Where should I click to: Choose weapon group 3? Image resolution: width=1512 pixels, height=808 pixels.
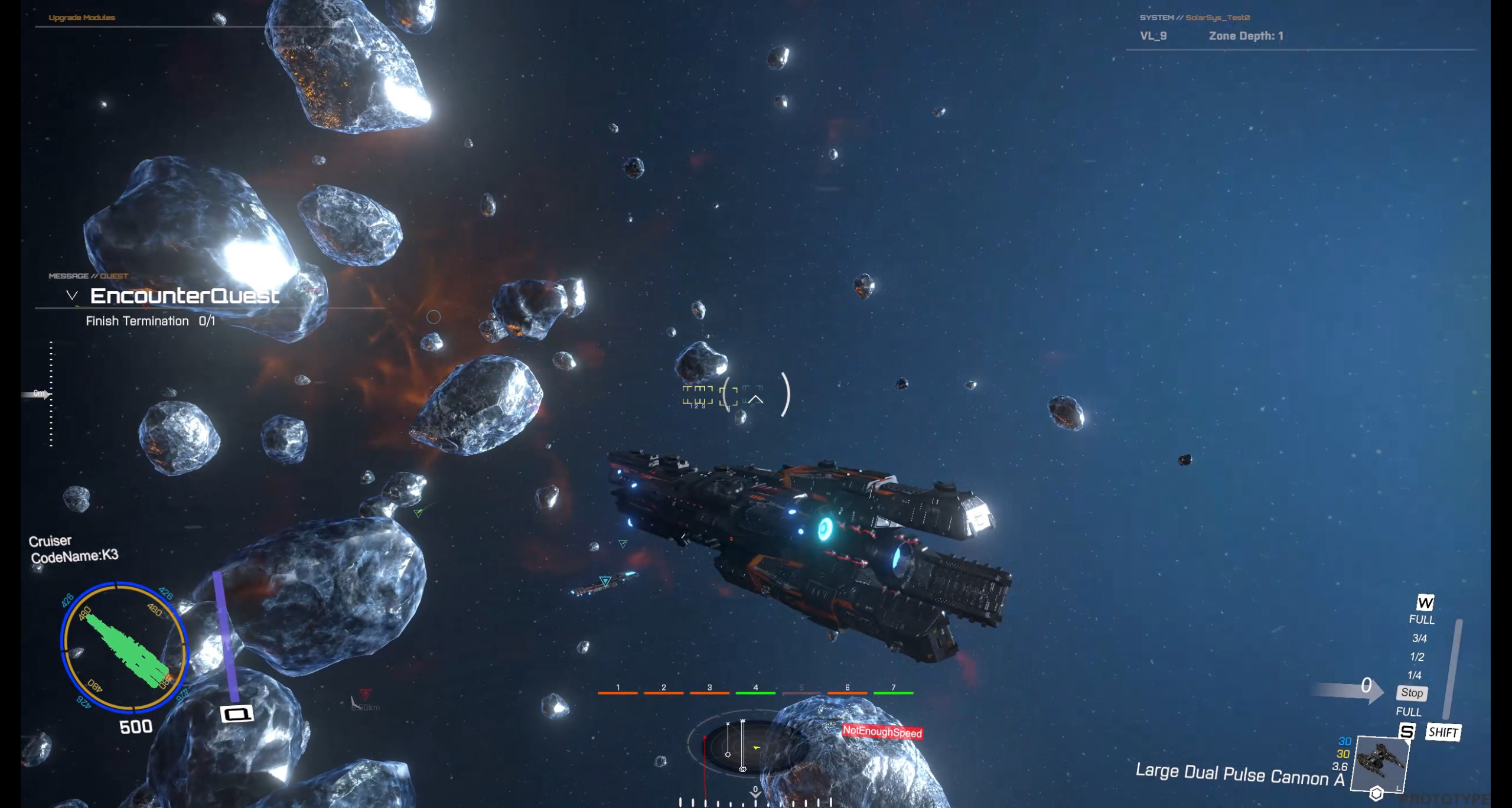[x=709, y=689]
